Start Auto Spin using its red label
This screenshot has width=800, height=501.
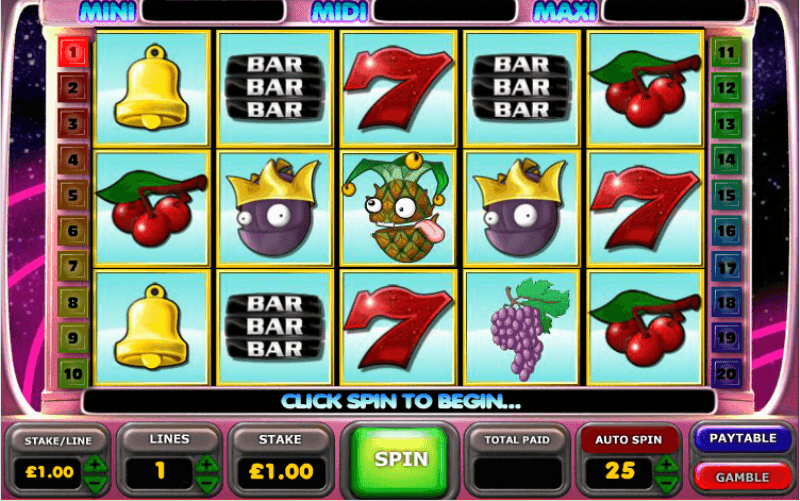626,439
